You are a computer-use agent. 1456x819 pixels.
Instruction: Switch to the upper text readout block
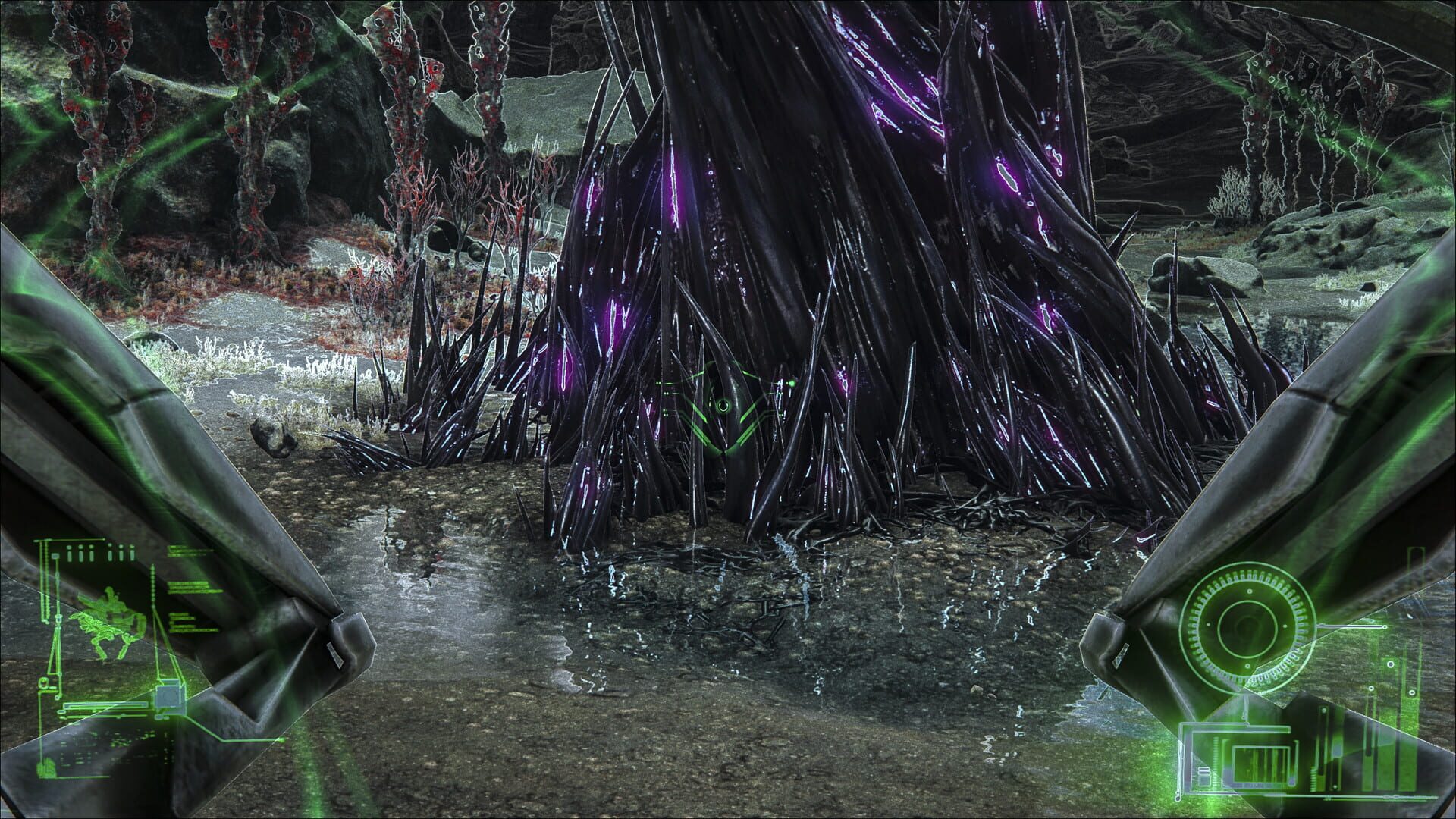(x=187, y=551)
